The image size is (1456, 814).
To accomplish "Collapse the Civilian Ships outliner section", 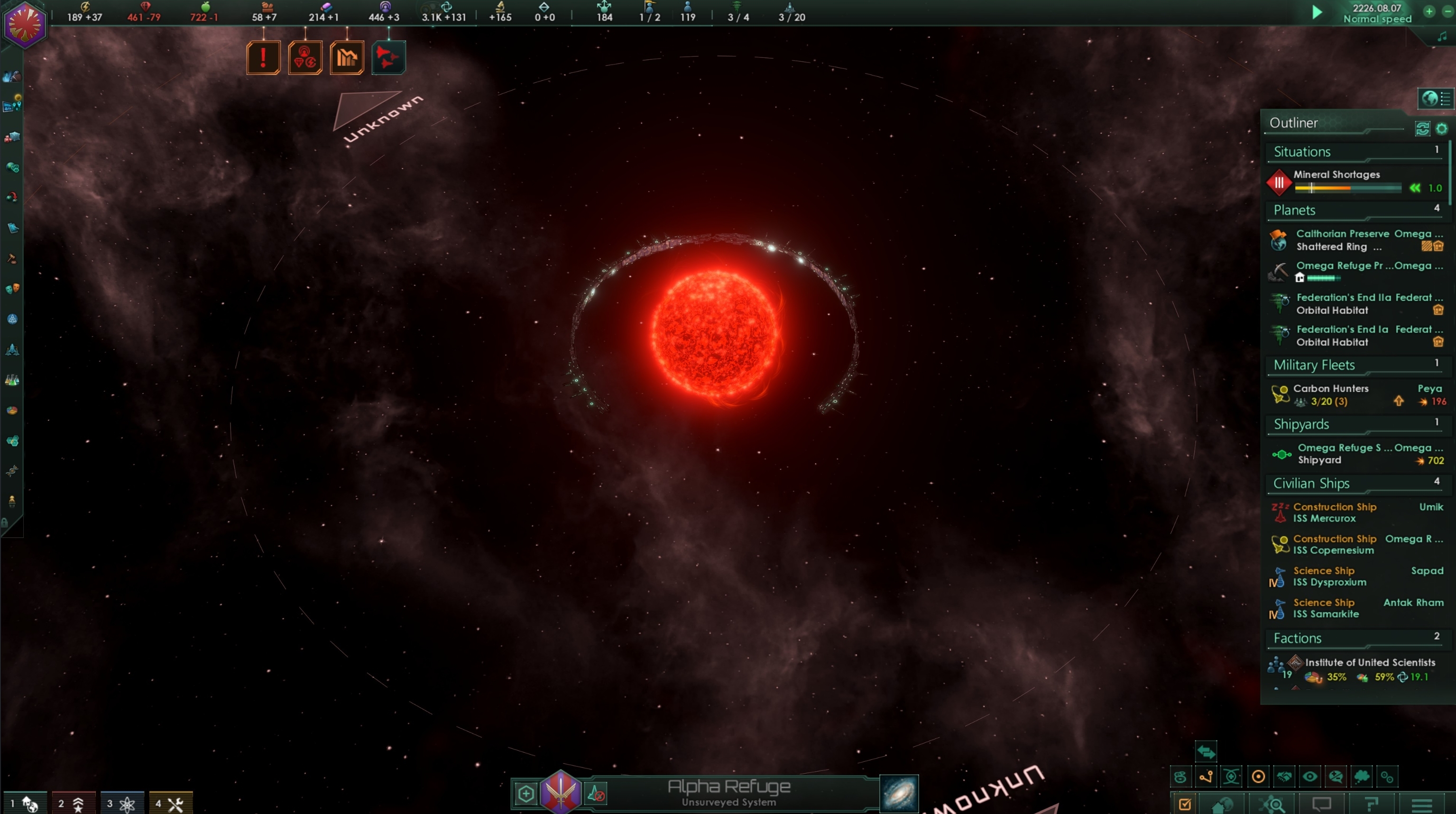I will (1311, 483).
